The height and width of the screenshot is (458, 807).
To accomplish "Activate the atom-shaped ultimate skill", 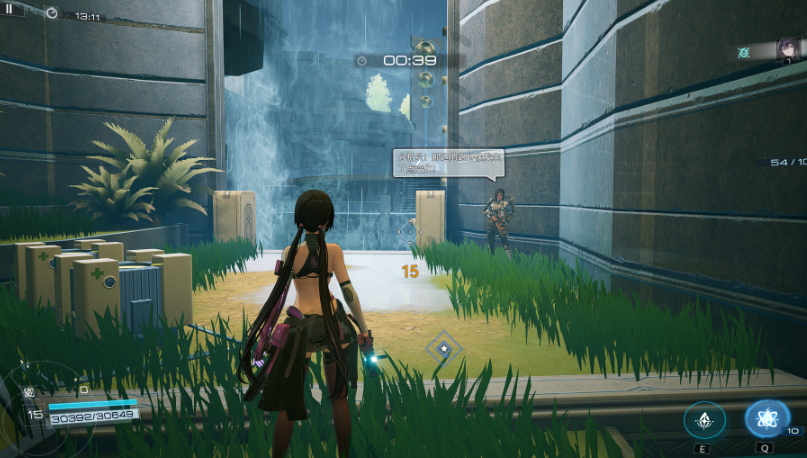I will click(767, 419).
